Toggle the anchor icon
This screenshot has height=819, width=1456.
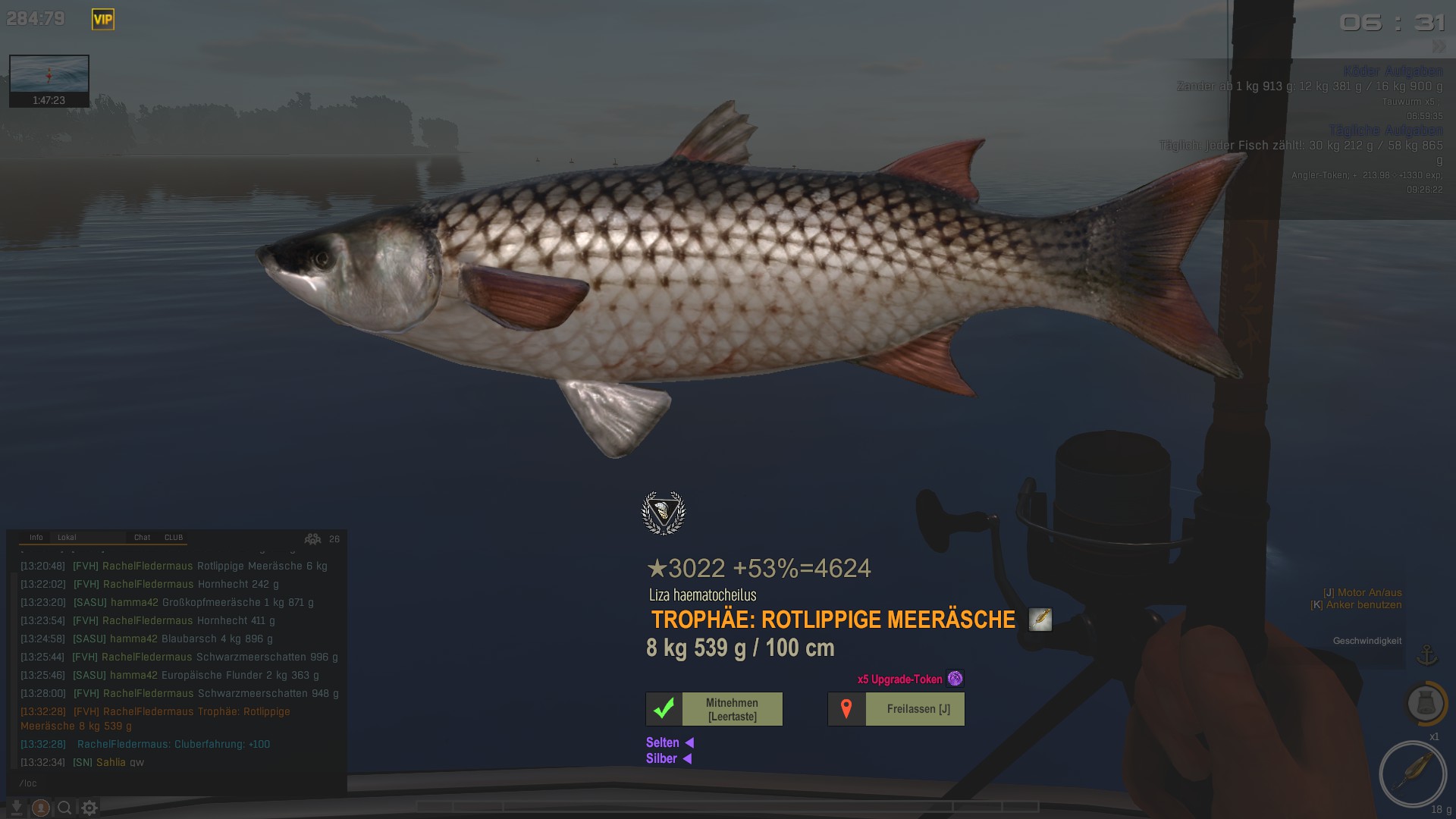(x=1427, y=654)
